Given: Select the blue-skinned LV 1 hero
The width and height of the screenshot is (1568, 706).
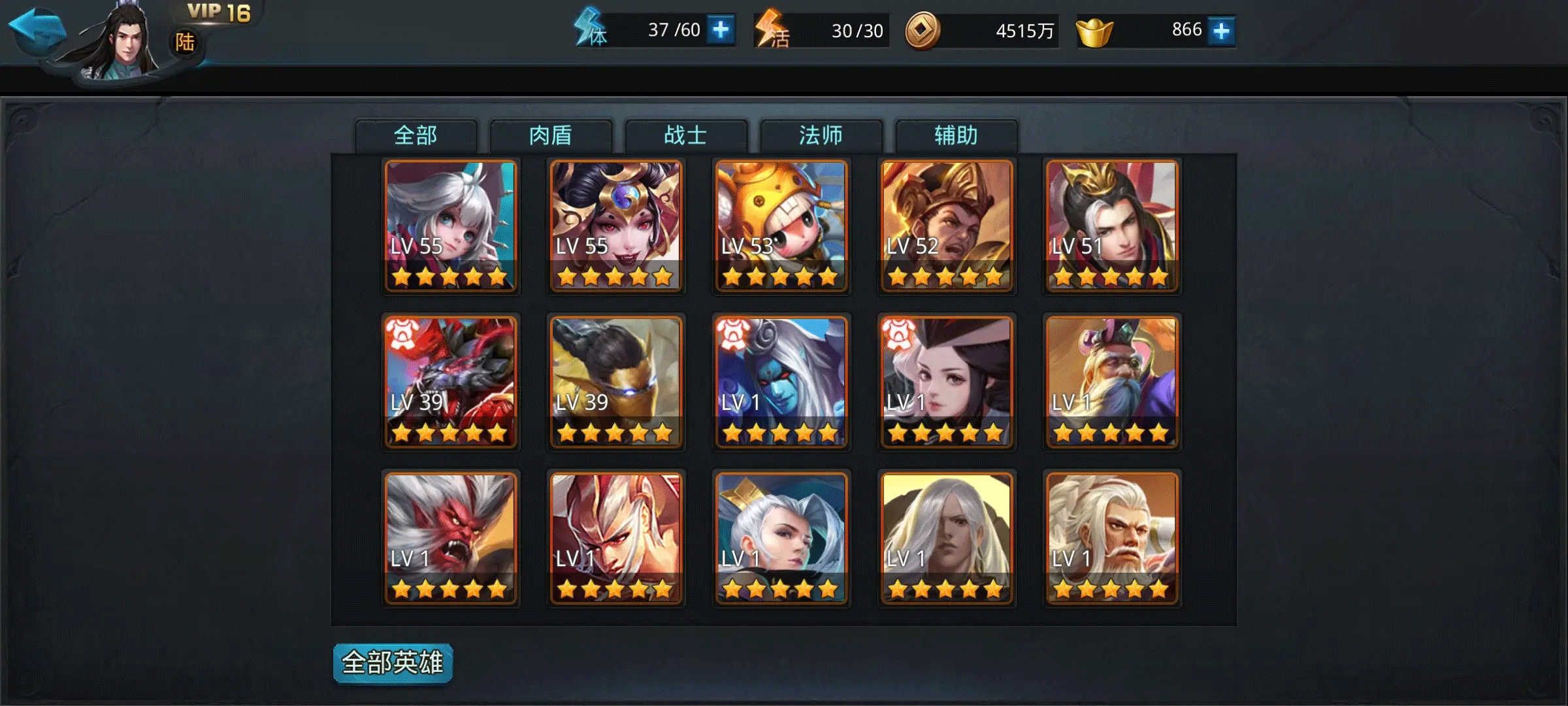Looking at the screenshot, I should click(x=781, y=382).
